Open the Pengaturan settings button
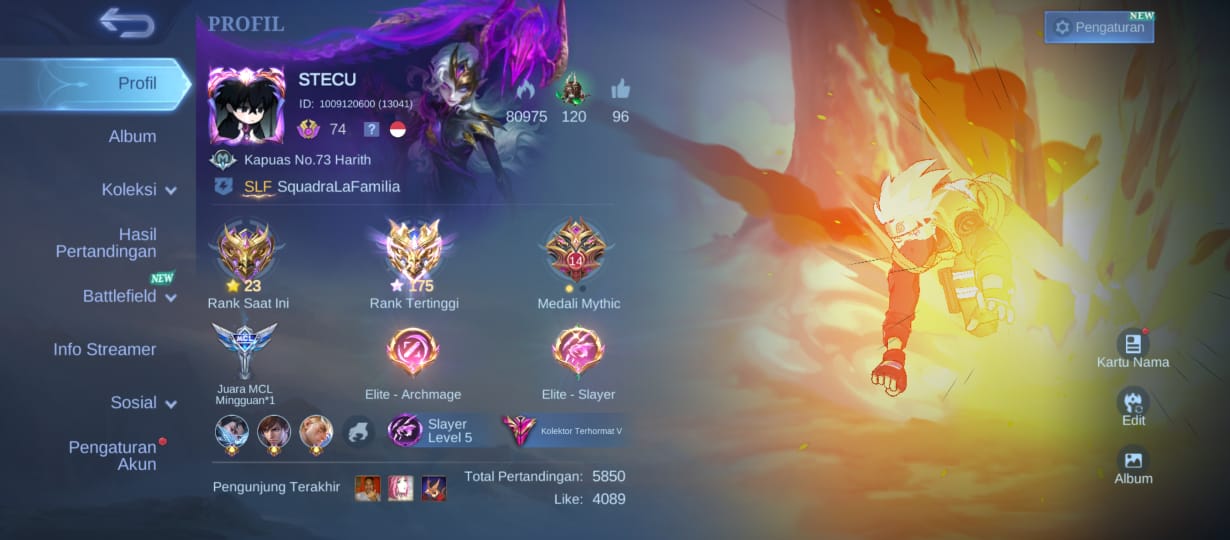This screenshot has height=540, width=1230. click(x=1099, y=27)
